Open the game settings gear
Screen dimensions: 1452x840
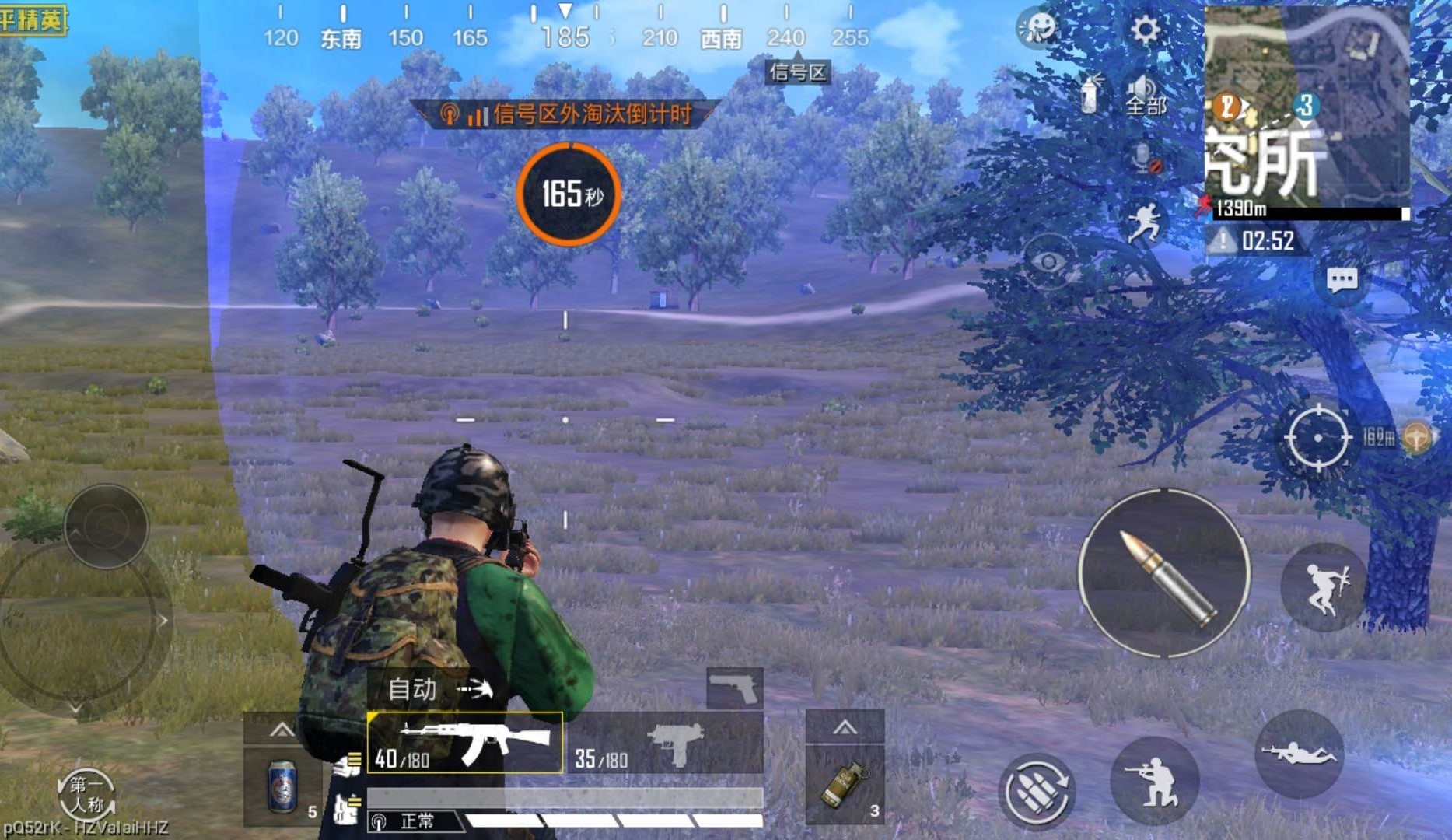click(1143, 29)
